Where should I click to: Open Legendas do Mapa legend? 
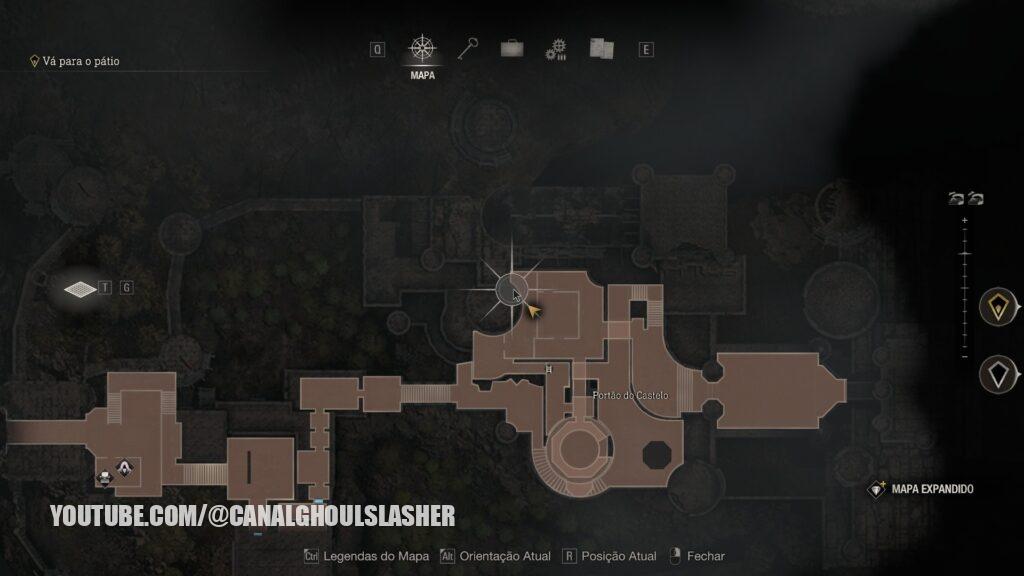366,556
